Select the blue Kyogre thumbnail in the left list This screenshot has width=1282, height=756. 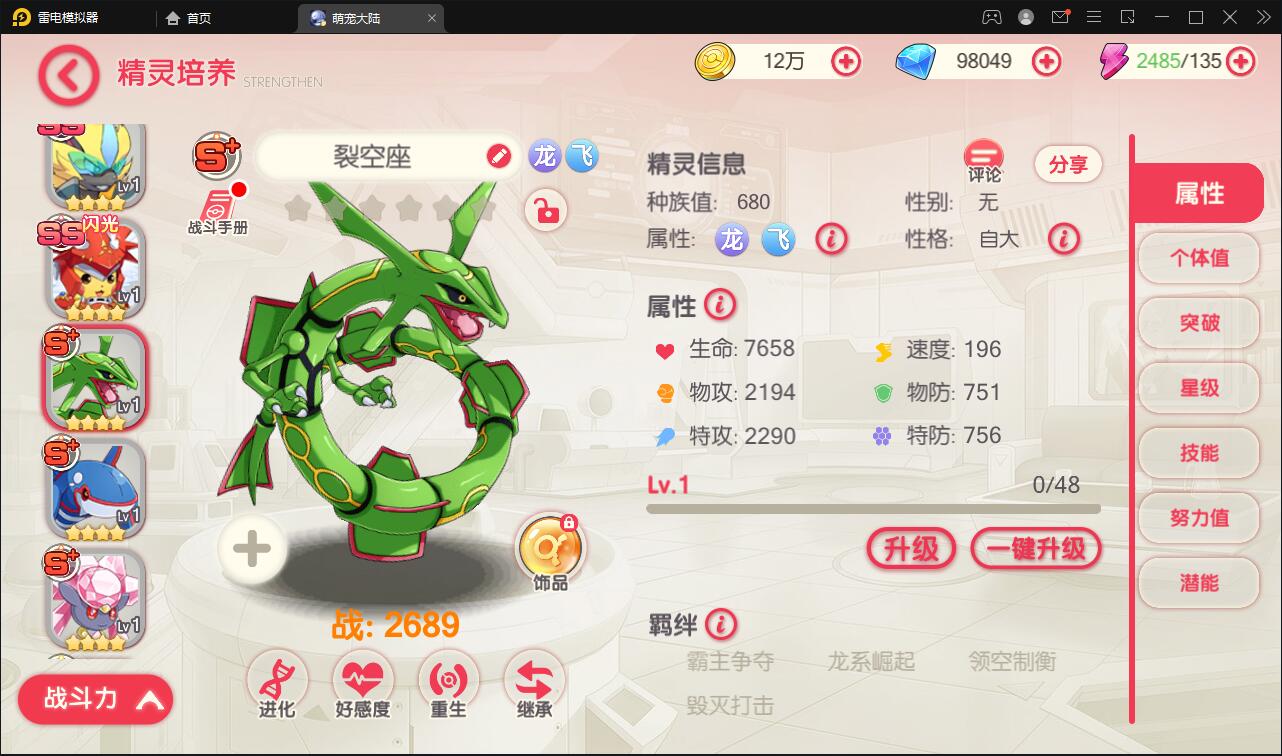click(x=93, y=487)
